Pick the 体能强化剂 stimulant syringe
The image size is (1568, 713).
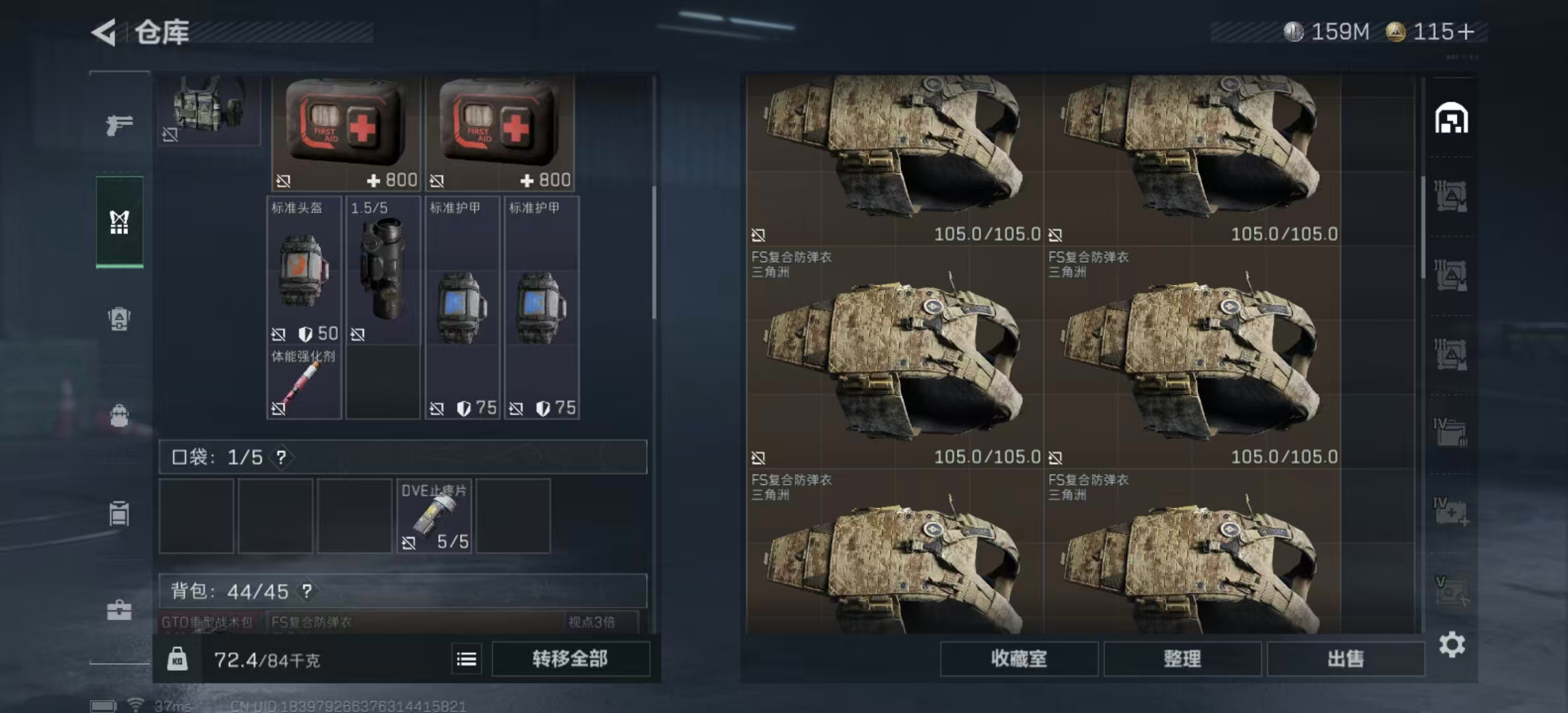coord(304,383)
